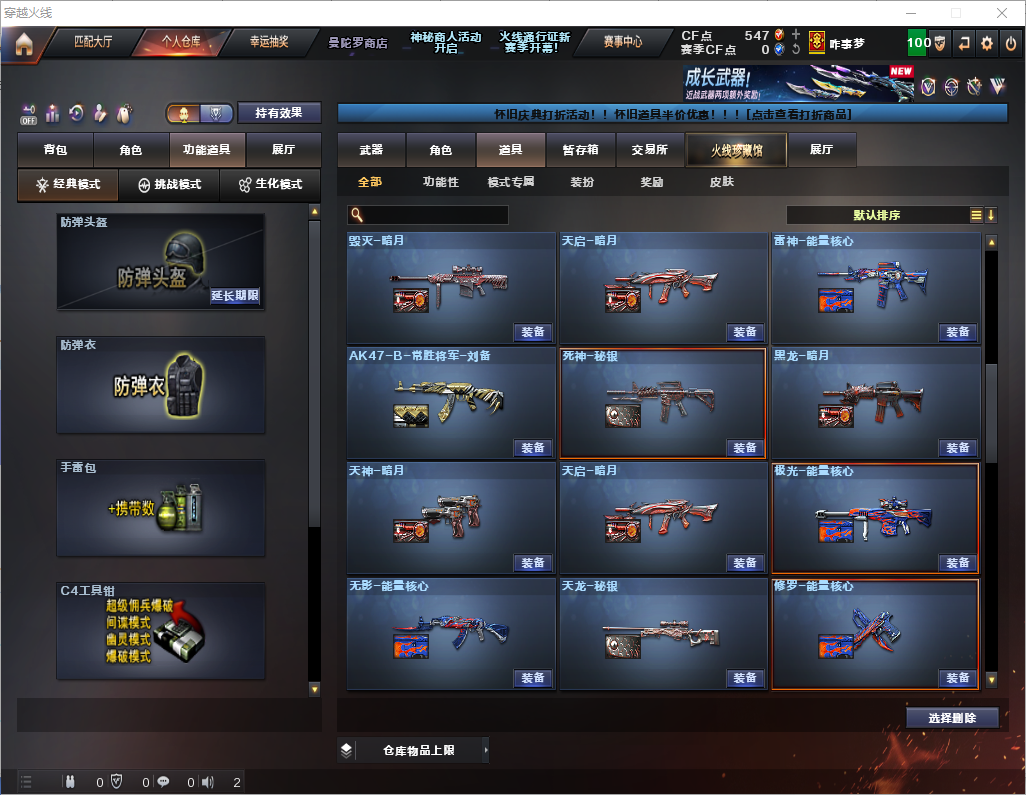Open the 匹配大厅 matchmaking hall
Screen dimensions: 1026x795
93,42
